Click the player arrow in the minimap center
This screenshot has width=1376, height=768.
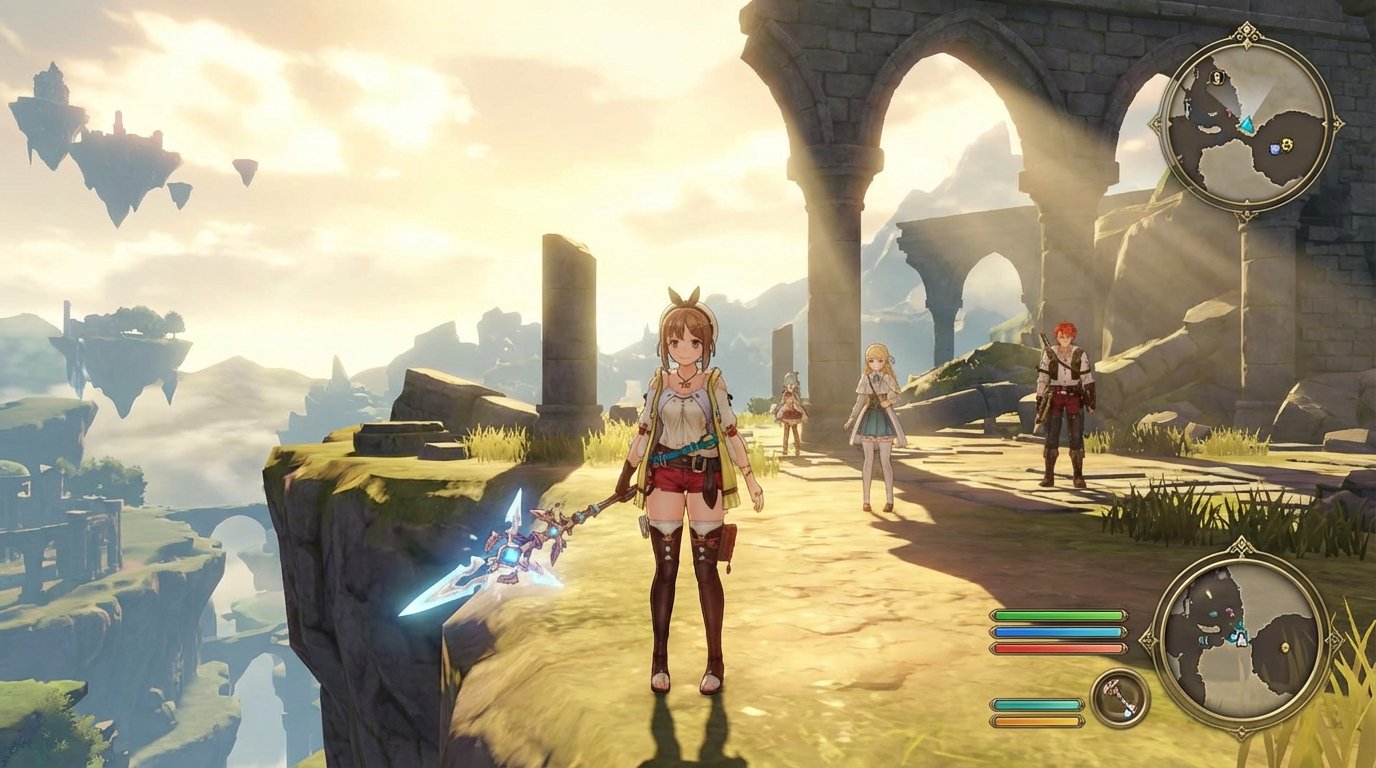click(x=1248, y=125)
